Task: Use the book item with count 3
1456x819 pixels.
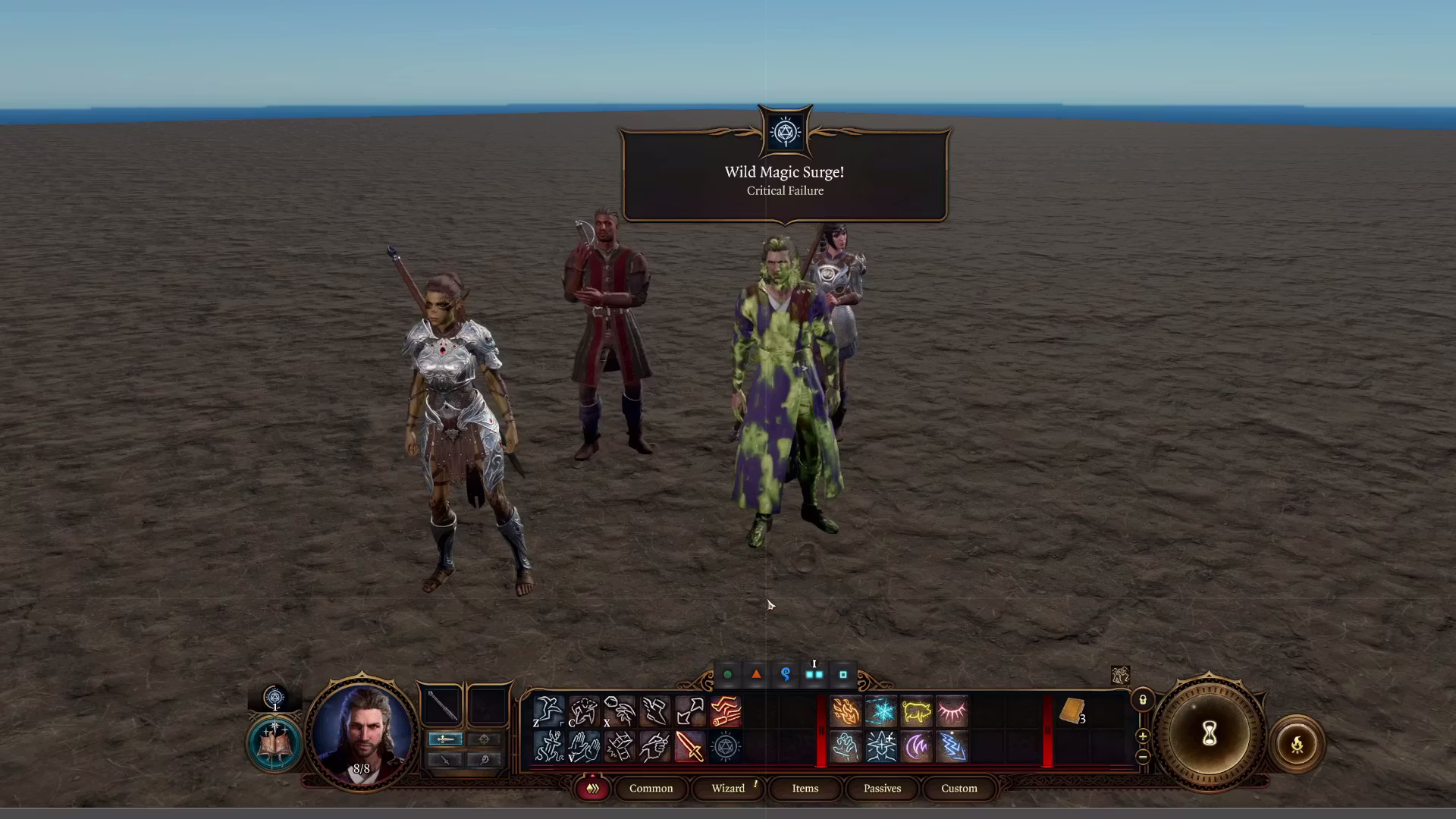Action: tap(1072, 712)
